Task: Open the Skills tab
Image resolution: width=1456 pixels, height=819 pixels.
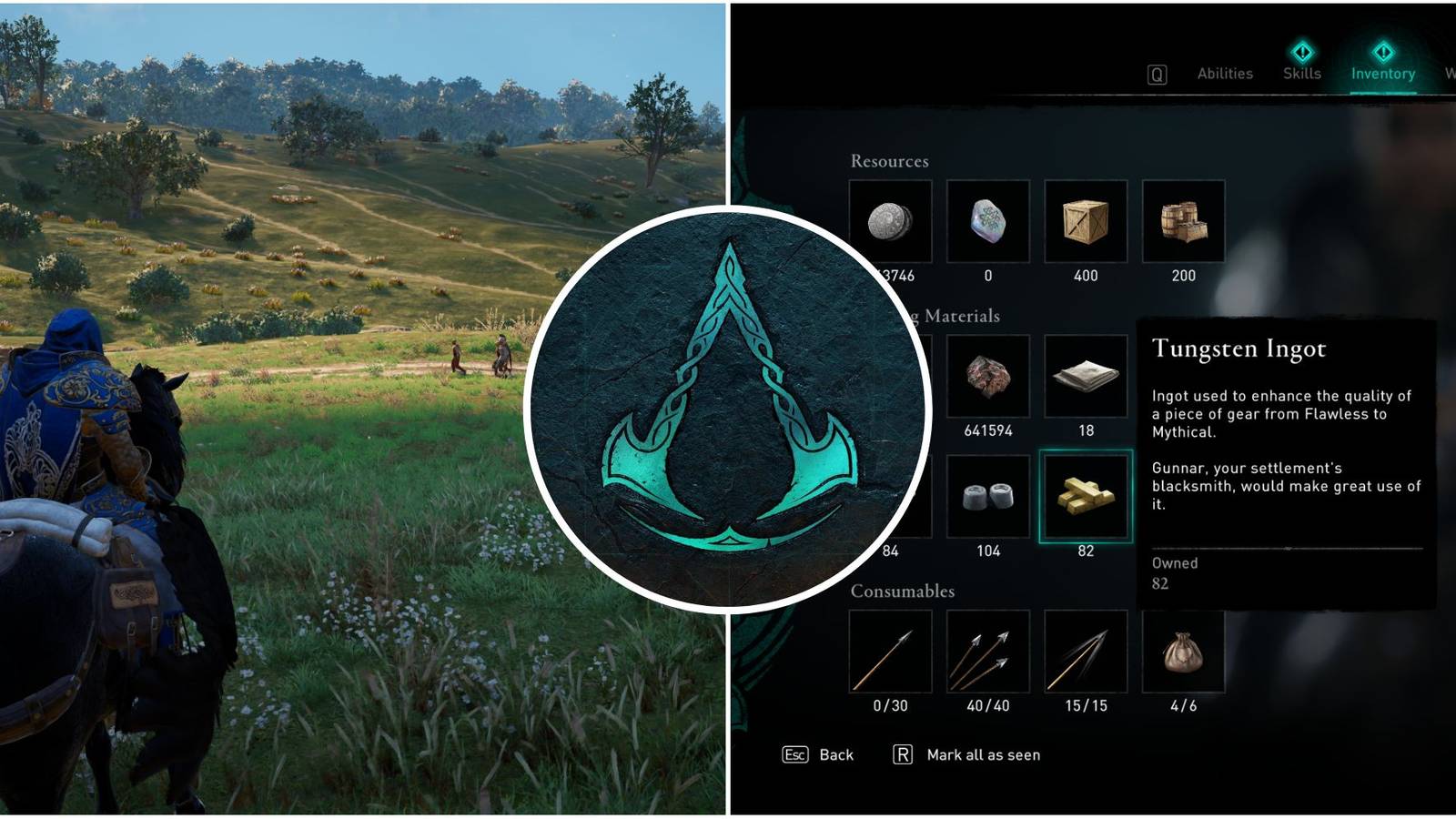Action: pos(1302,74)
